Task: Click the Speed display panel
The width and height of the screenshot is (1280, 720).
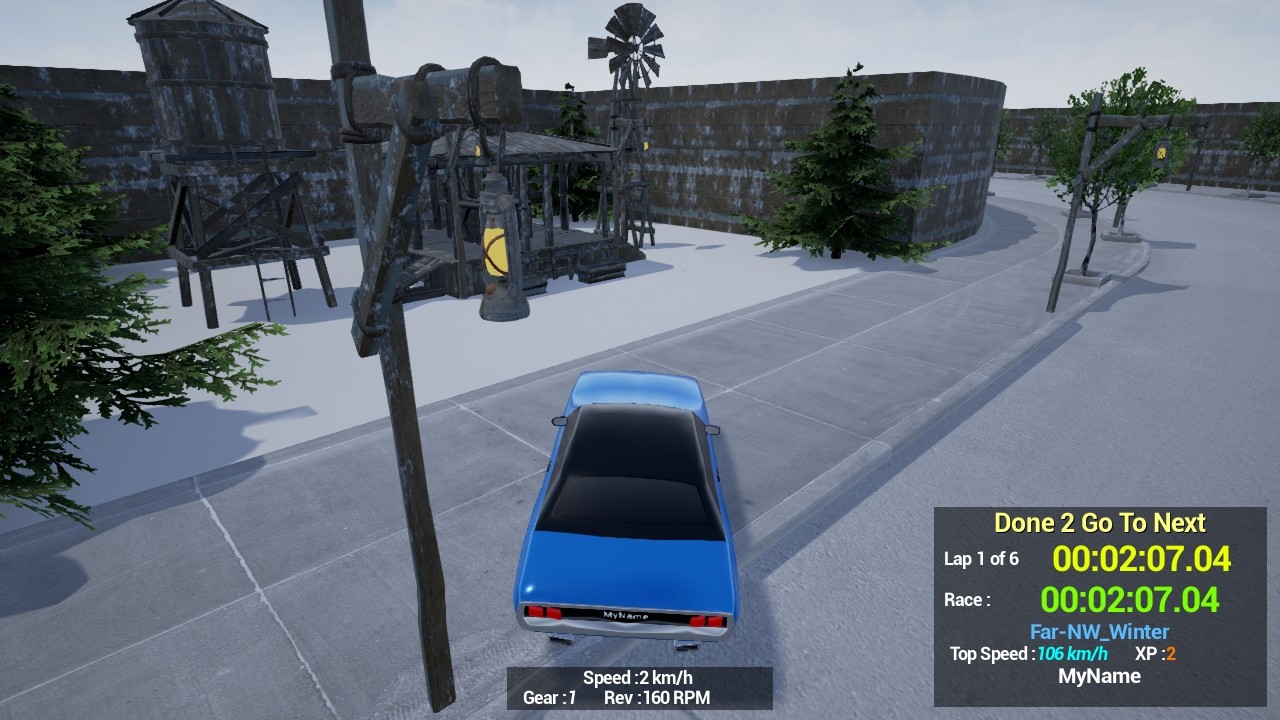Action: [x=637, y=677]
